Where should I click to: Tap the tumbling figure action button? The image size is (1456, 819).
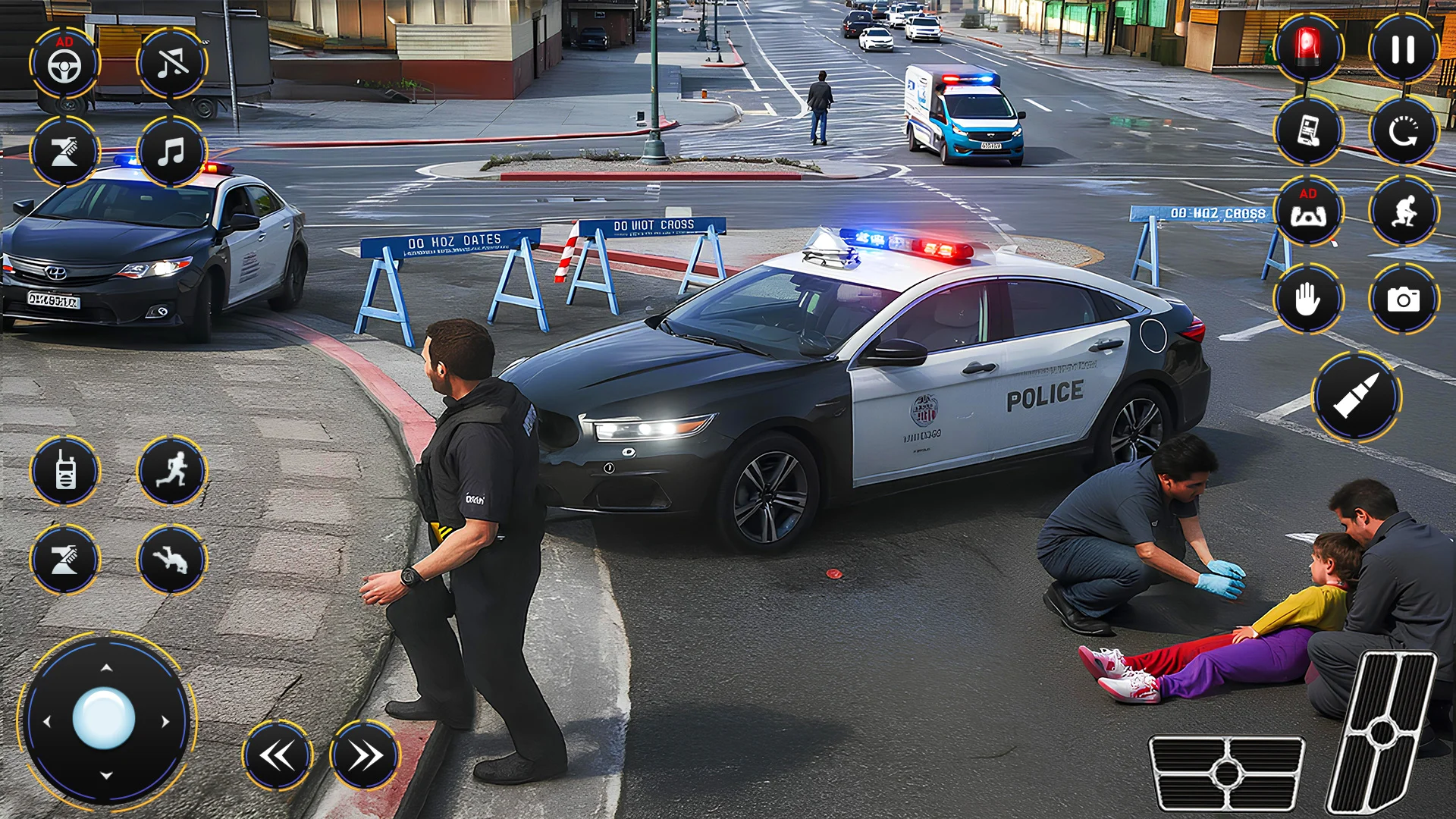coord(172,560)
